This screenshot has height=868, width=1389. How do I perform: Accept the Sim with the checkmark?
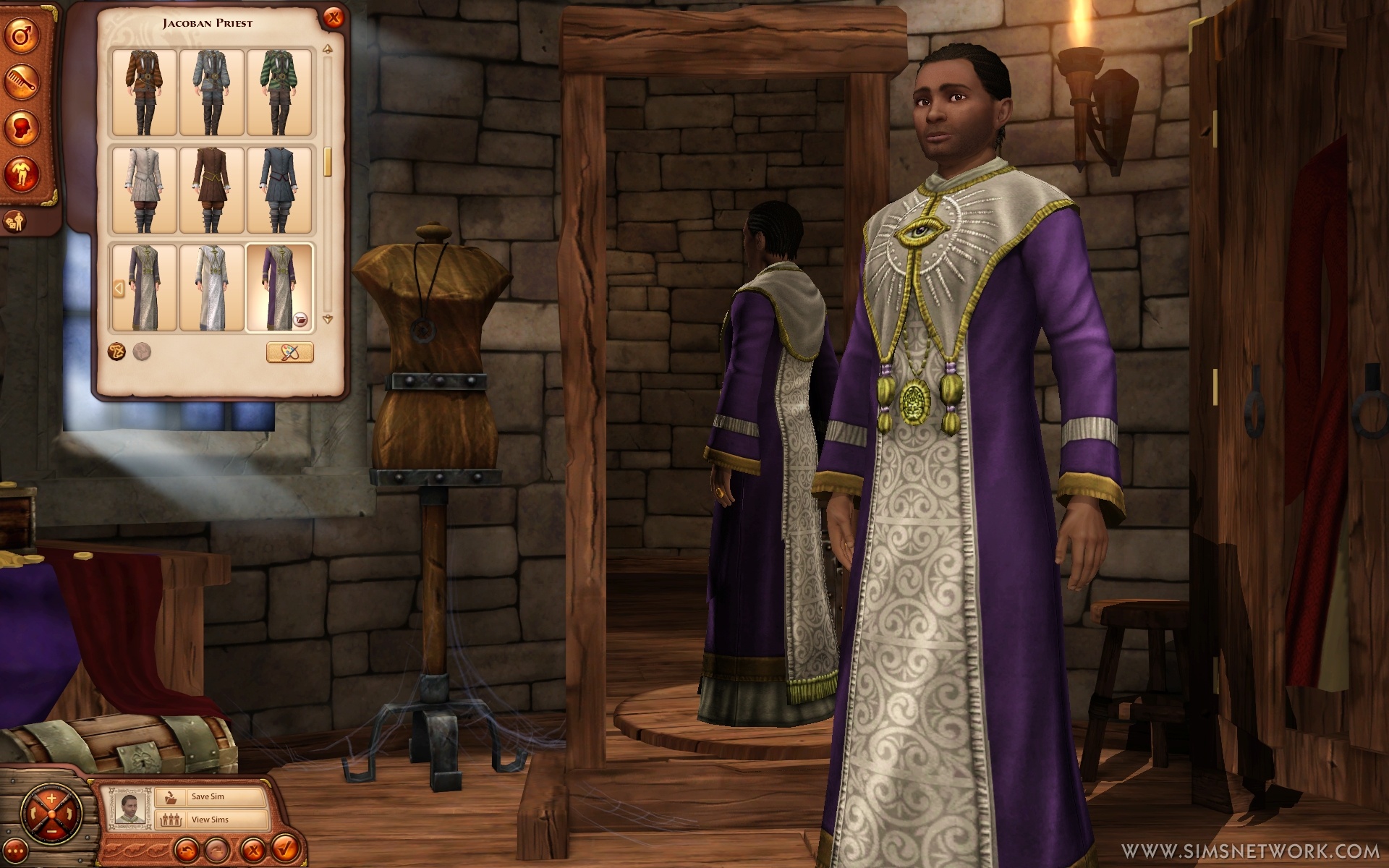[284, 846]
